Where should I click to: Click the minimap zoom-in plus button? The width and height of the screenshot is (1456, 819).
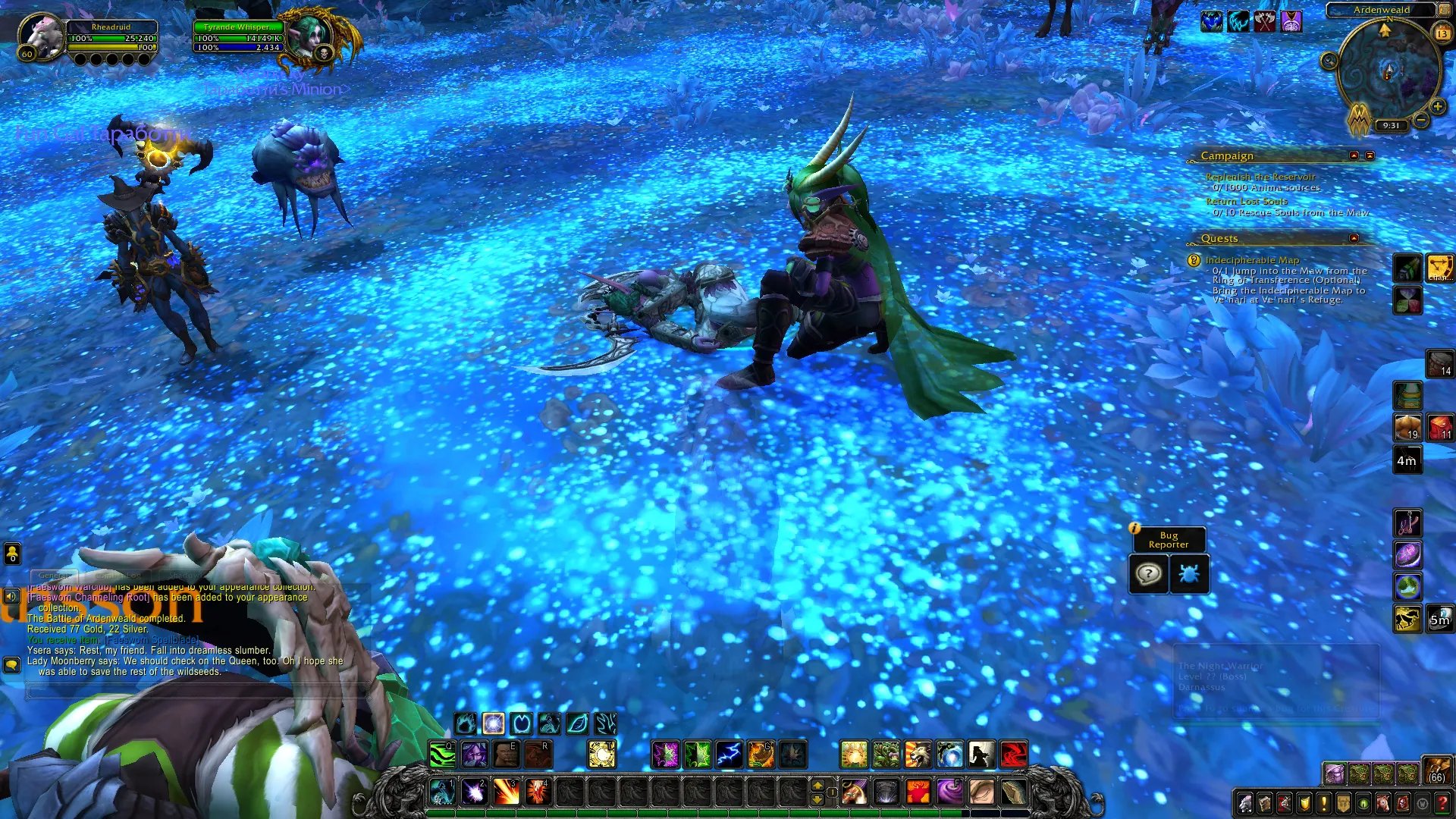[1438, 107]
